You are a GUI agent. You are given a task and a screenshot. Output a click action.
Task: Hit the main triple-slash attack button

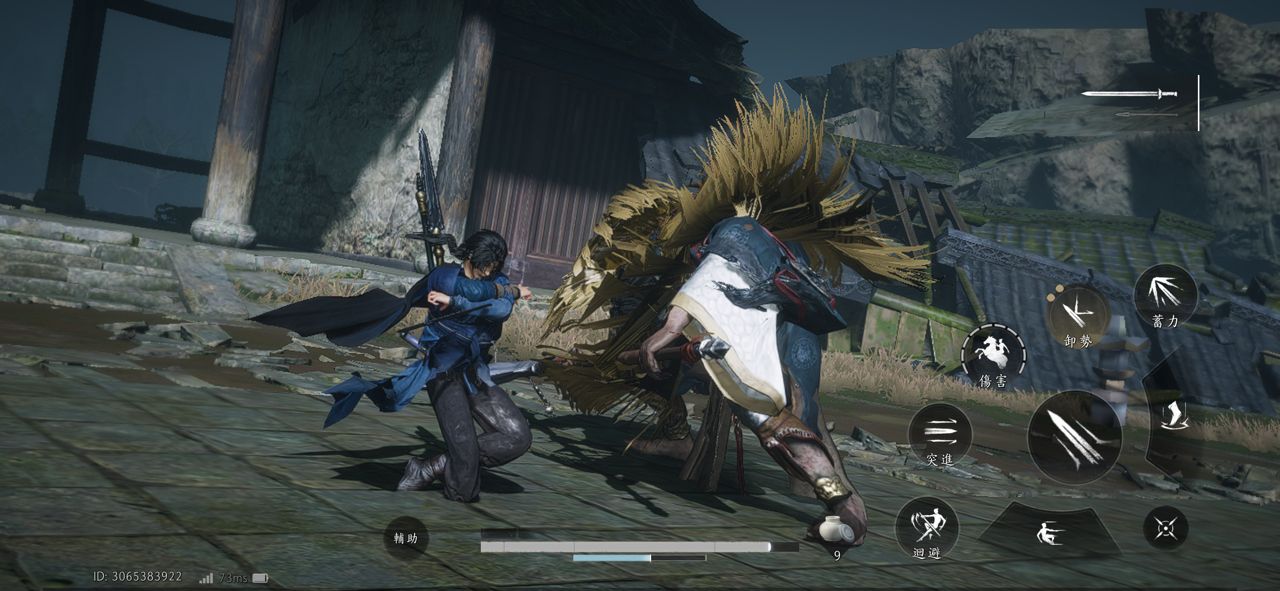(1074, 438)
